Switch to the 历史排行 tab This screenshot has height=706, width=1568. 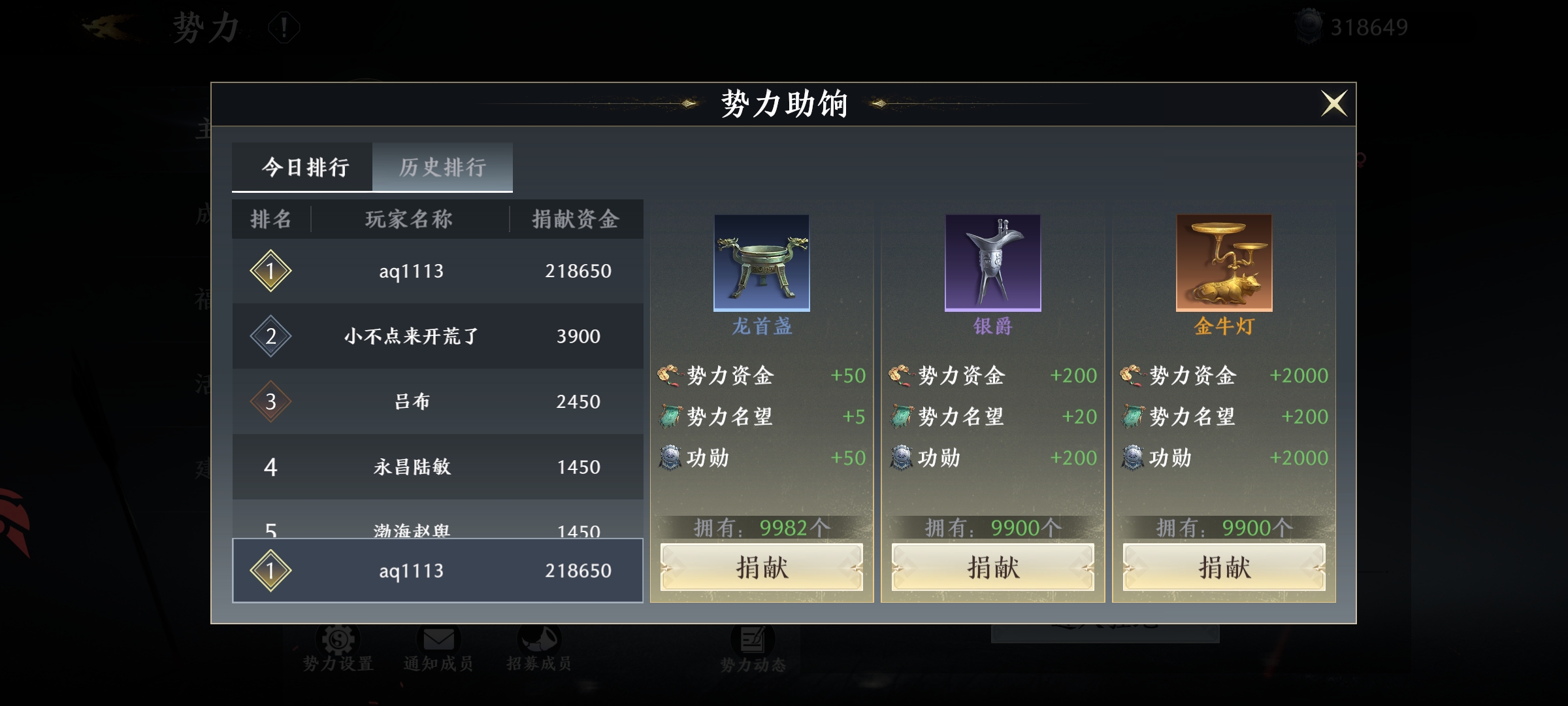[x=442, y=167]
